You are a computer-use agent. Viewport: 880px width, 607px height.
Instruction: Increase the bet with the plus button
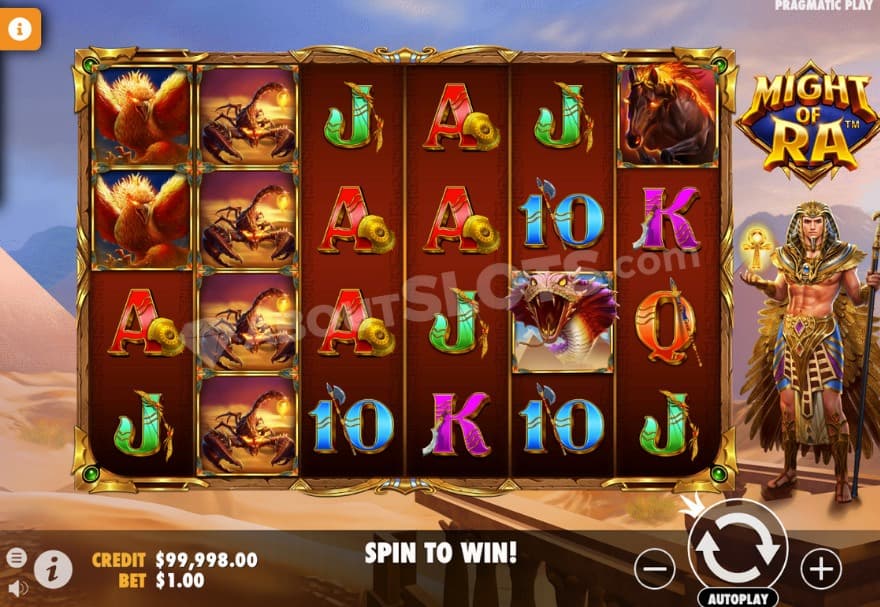coord(820,569)
